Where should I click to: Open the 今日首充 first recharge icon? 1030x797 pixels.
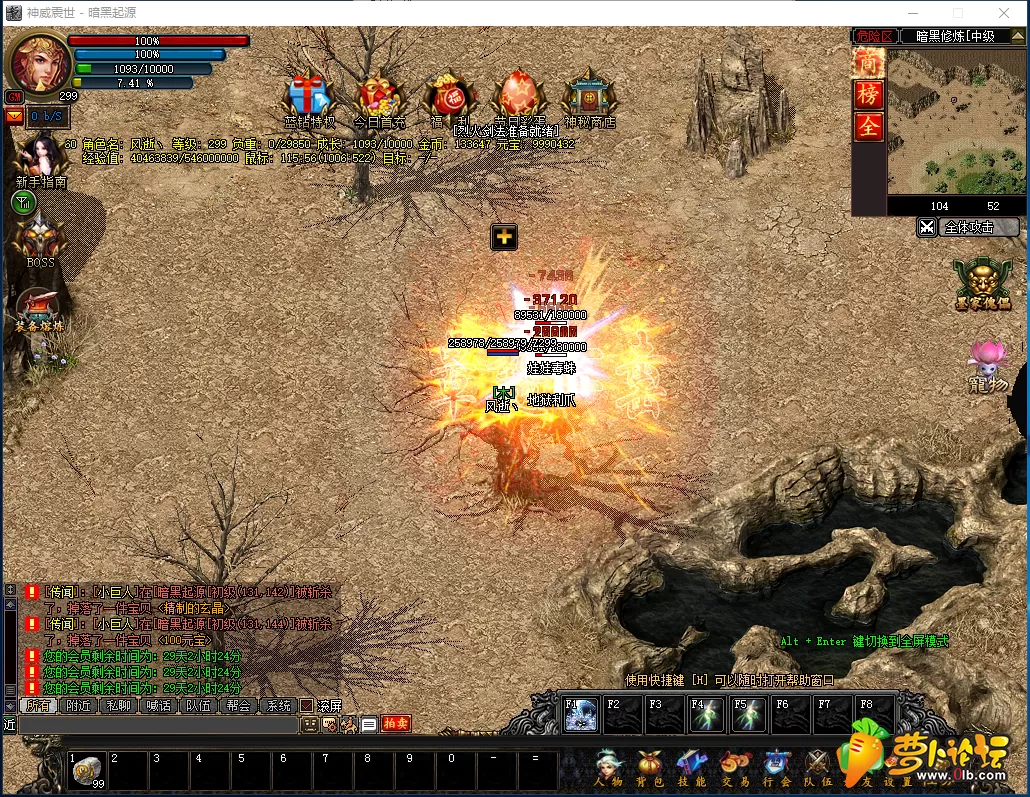point(380,97)
